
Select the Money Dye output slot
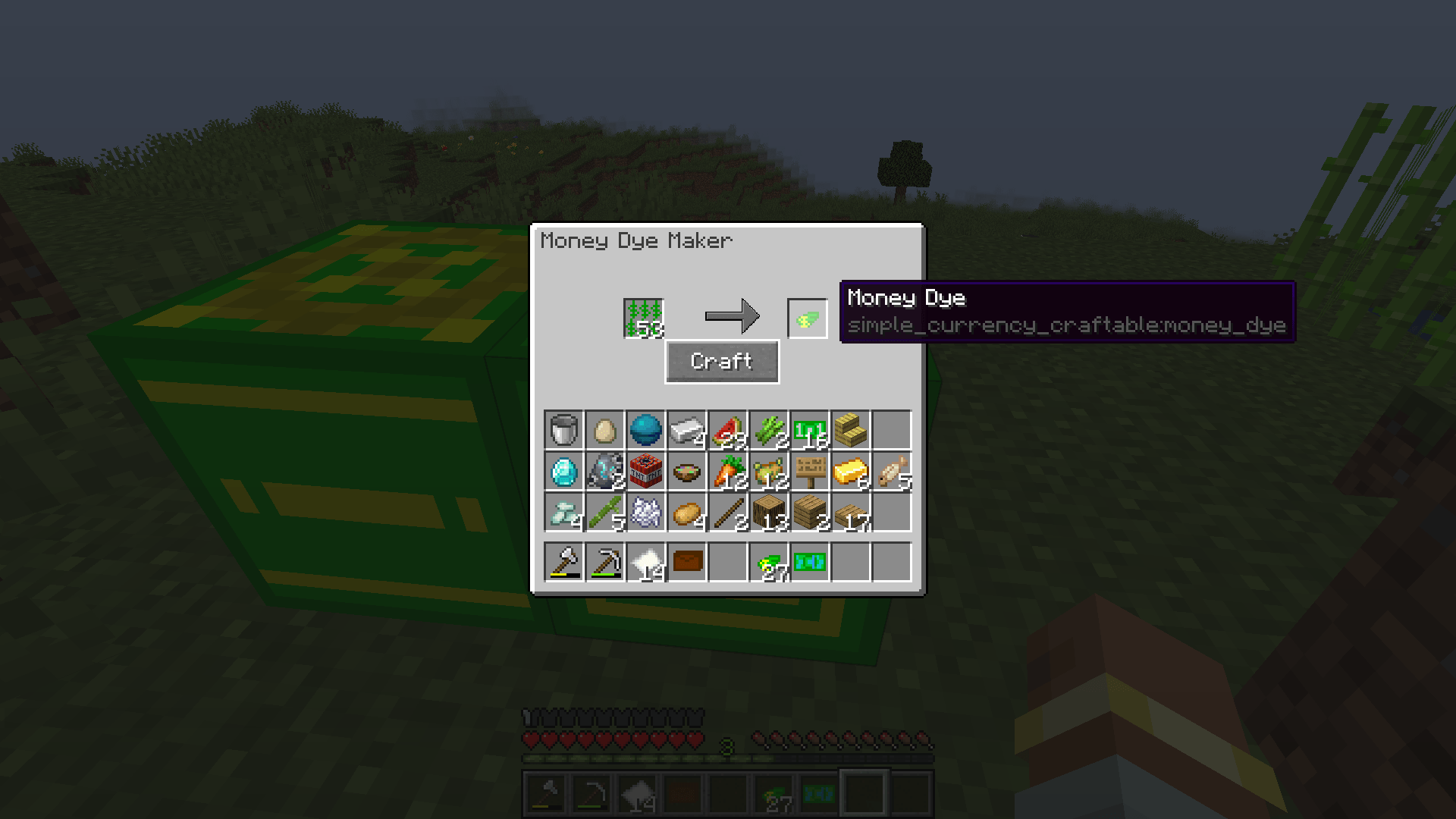pyautogui.click(x=806, y=316)
